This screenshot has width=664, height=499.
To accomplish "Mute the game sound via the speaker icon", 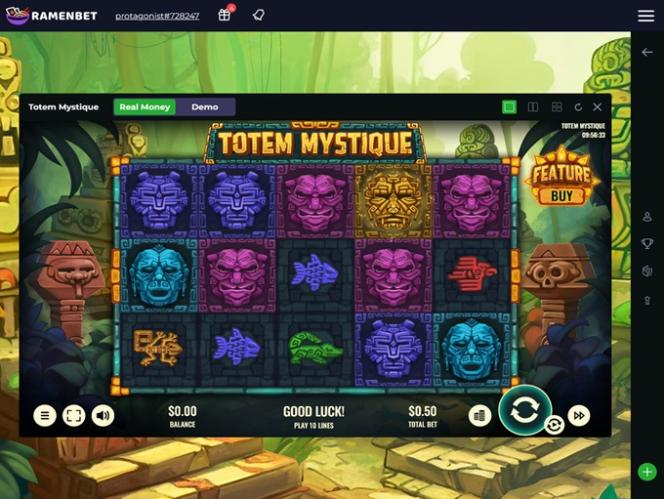I will tap(103, 416).
